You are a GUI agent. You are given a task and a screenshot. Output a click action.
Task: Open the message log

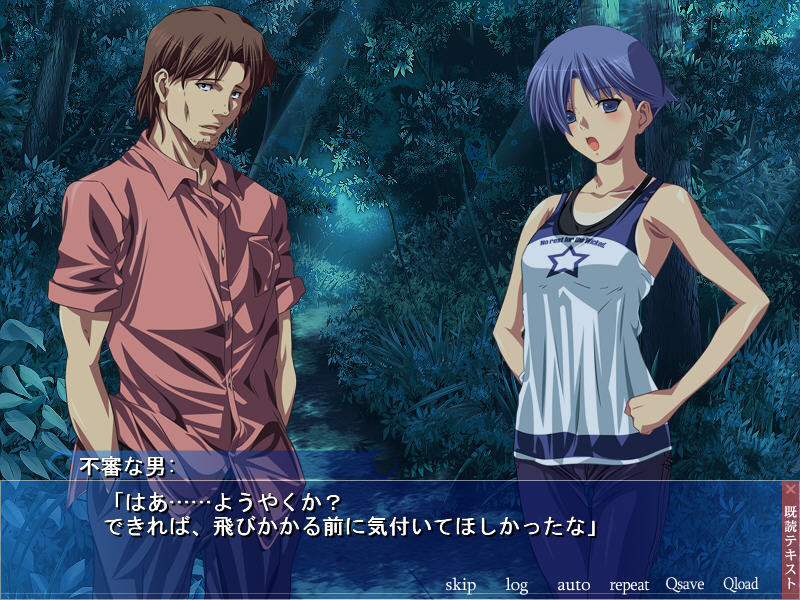(x=516, y=584)
